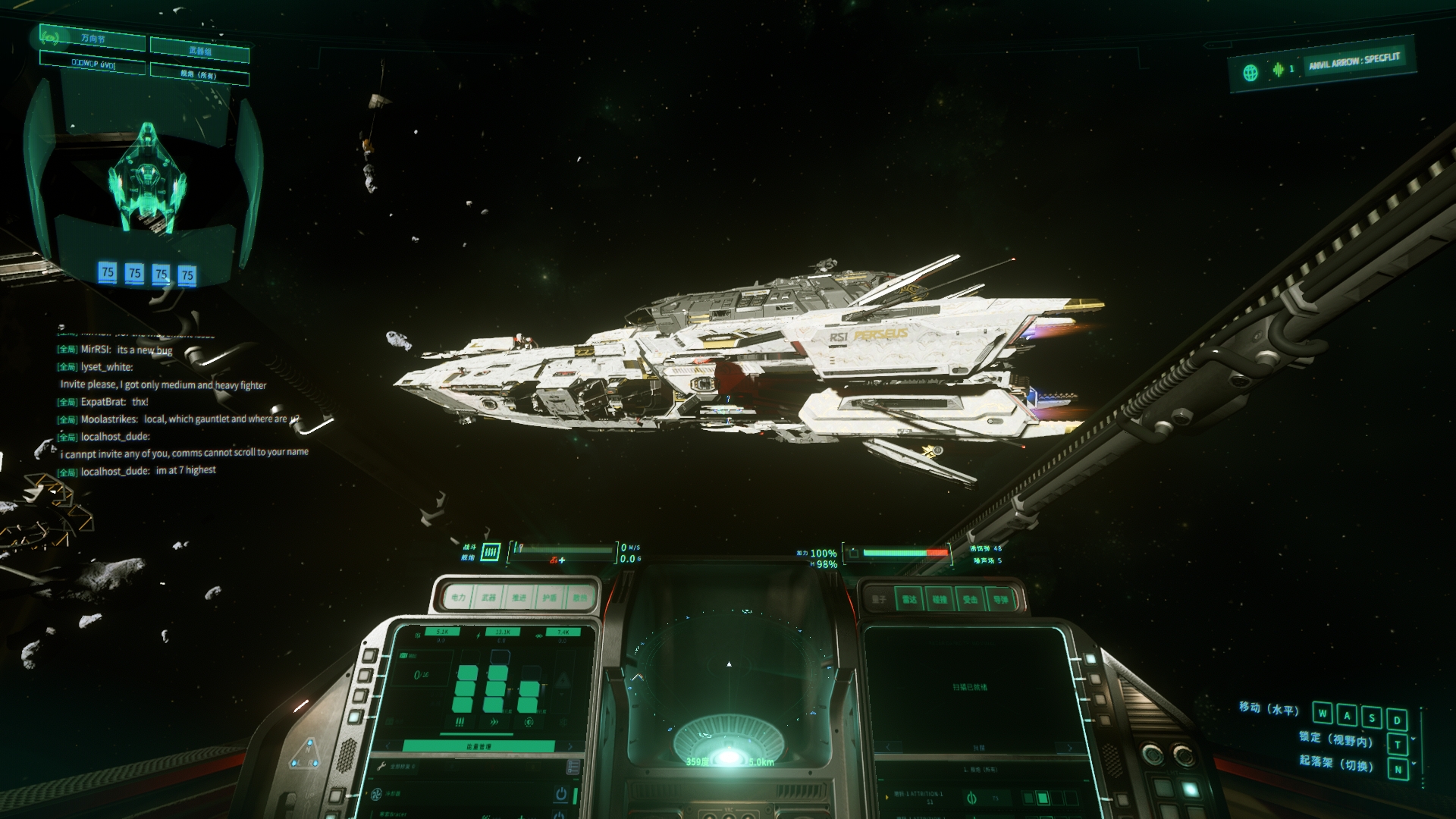
Task: Click the global chat message log
Action: click(182, 402)
